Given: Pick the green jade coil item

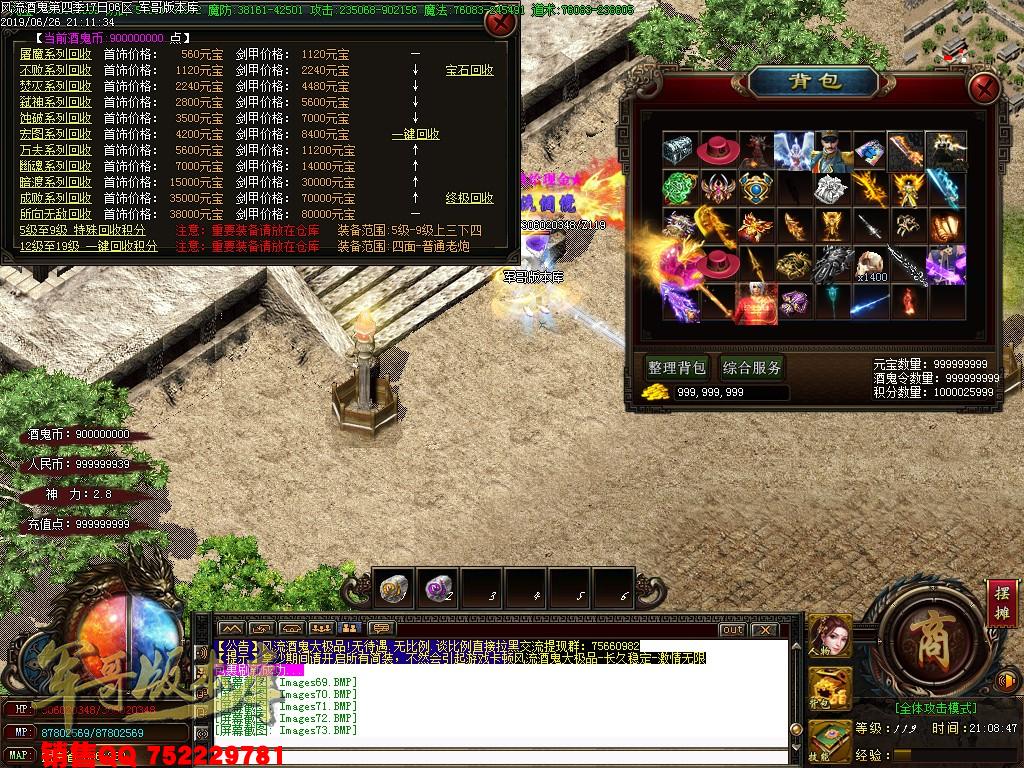Looking at the screenshot, I should point(678,188).
